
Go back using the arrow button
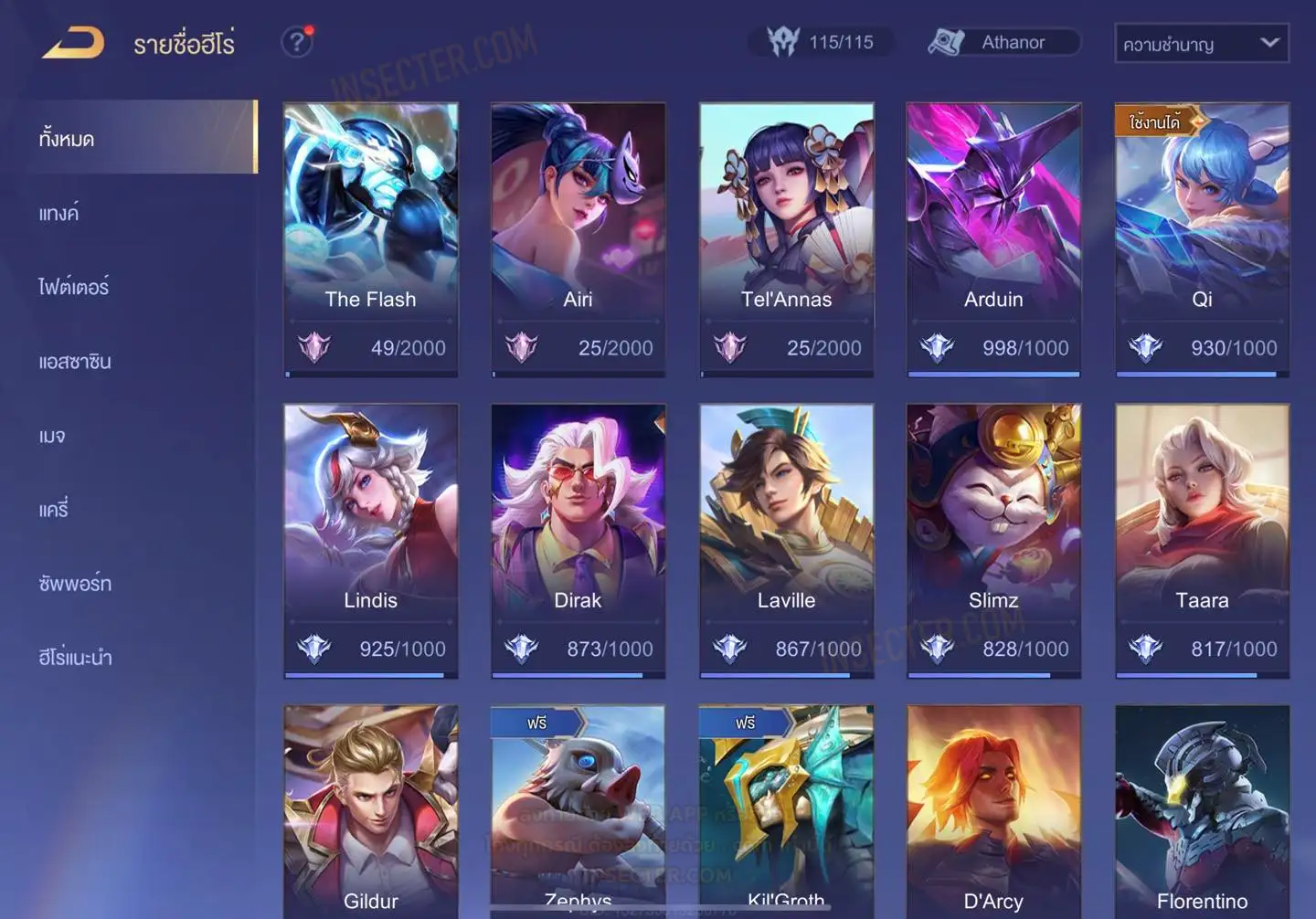73,42
